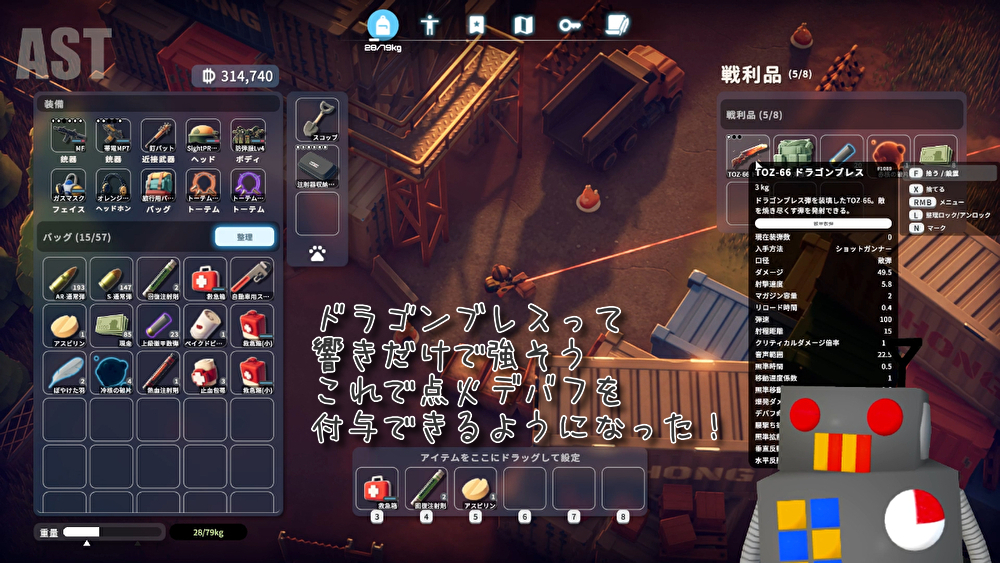
Task: Select the equipped nail bat melee weapon
Action: pos(158,138)
